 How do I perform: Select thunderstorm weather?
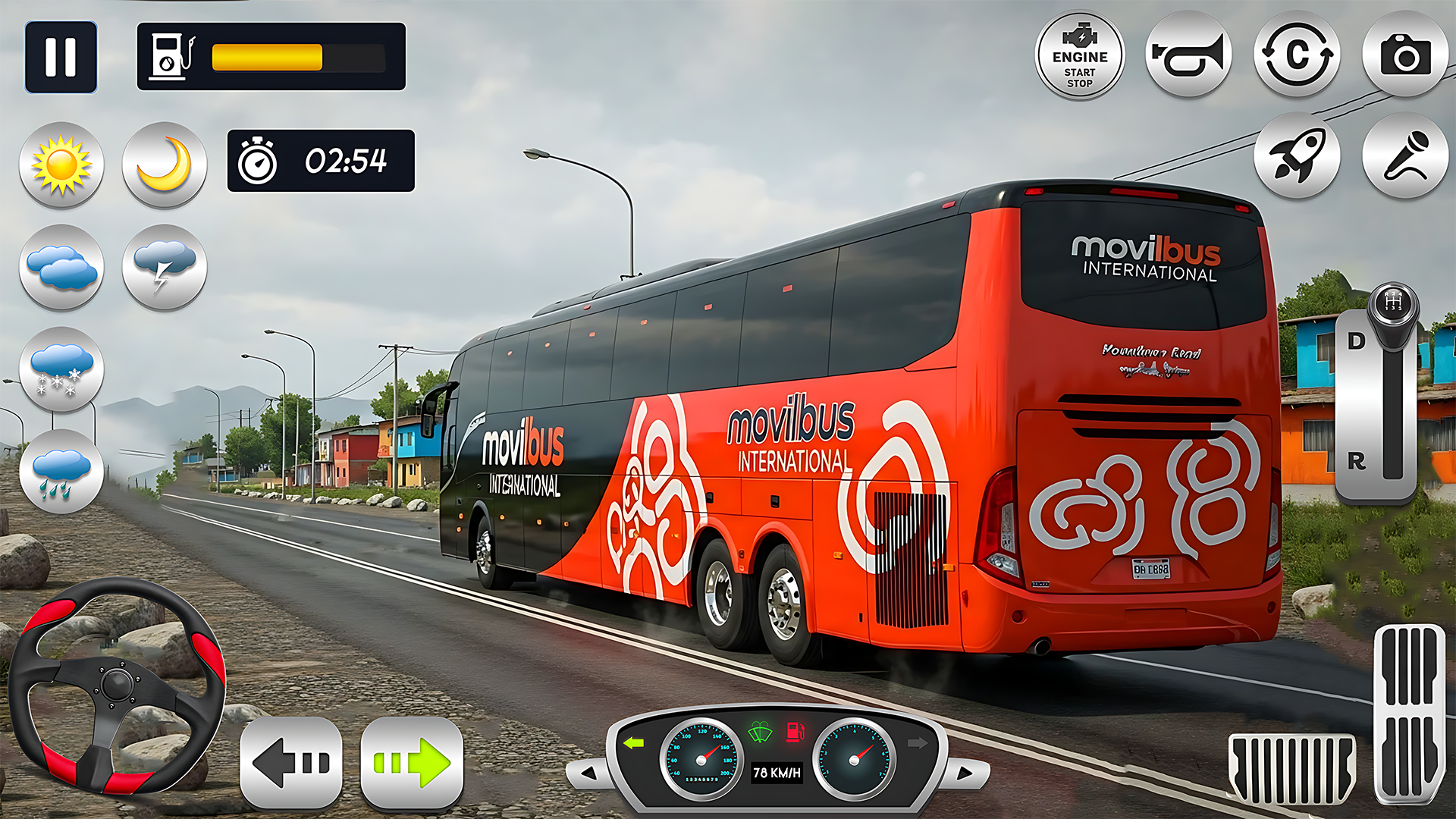point(165,267)
